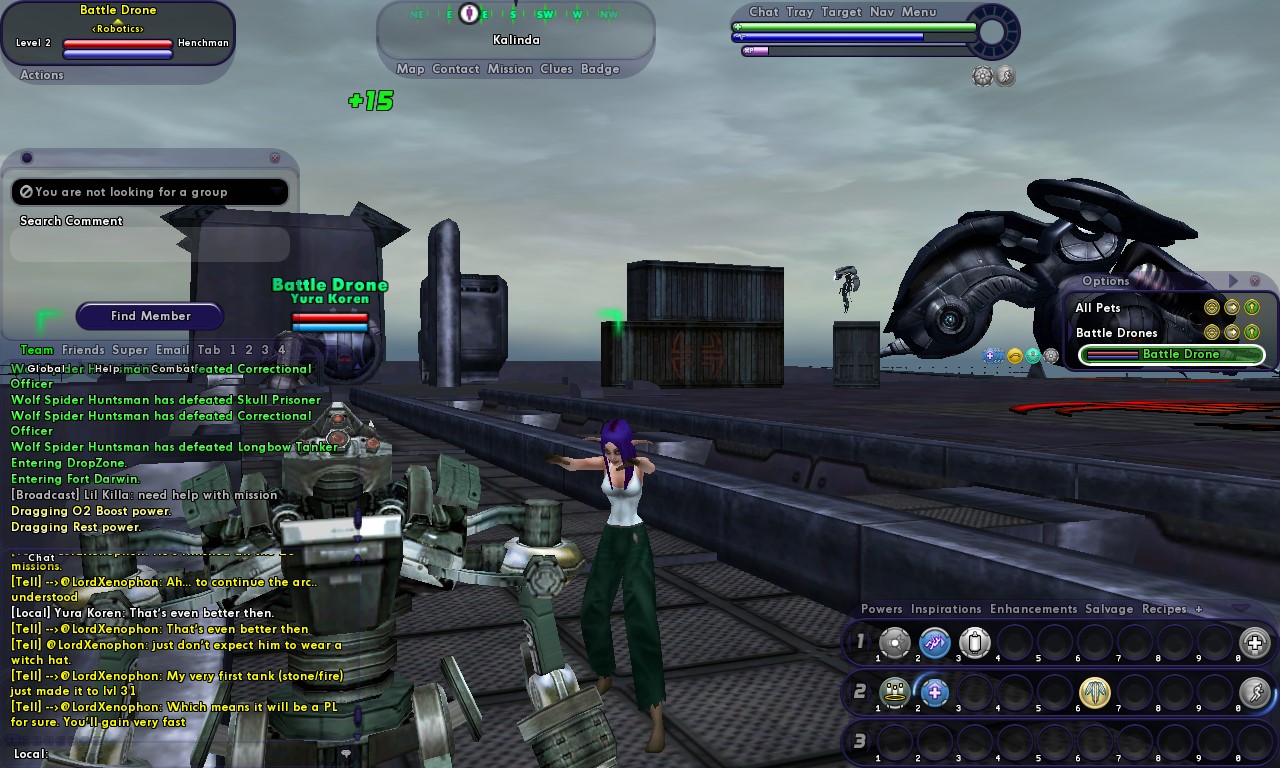The width and height of the screenshot is (1280, 768).
Task: Open the Inspirations tray
Action: tap(946, 609)
